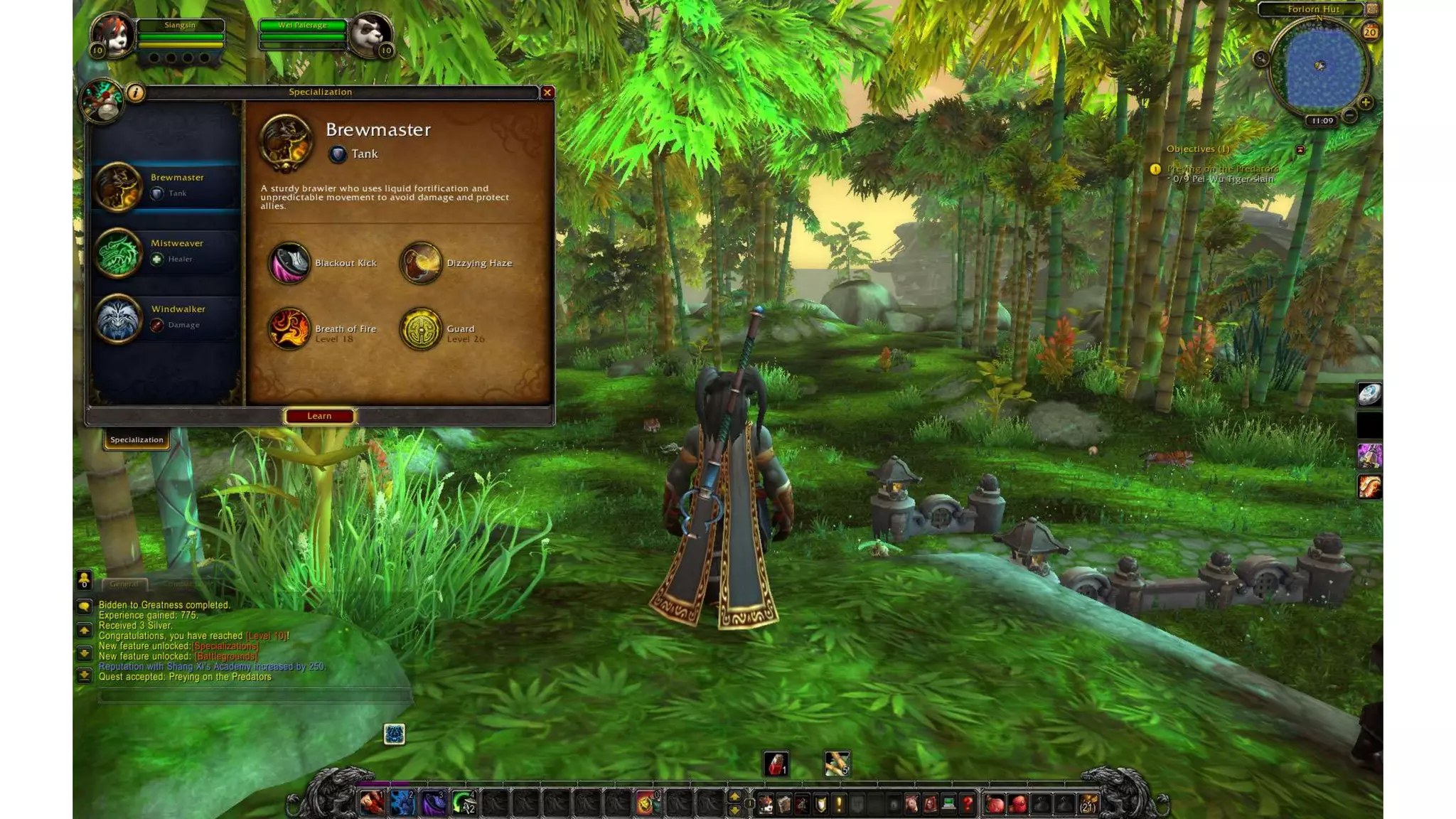
Task: Learn the Brewmaster specialization
Action: 319,416
